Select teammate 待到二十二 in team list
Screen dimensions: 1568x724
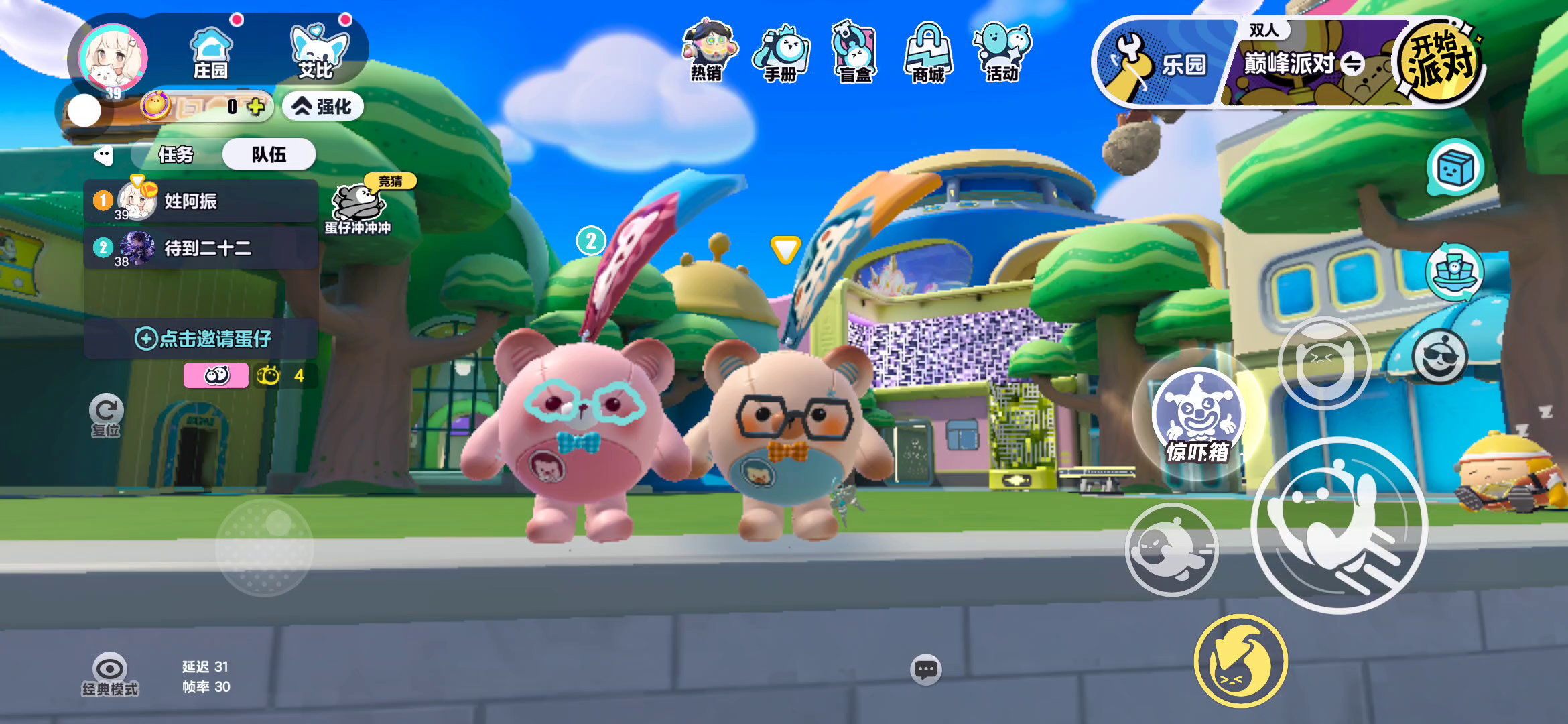[x=200, y=248]
